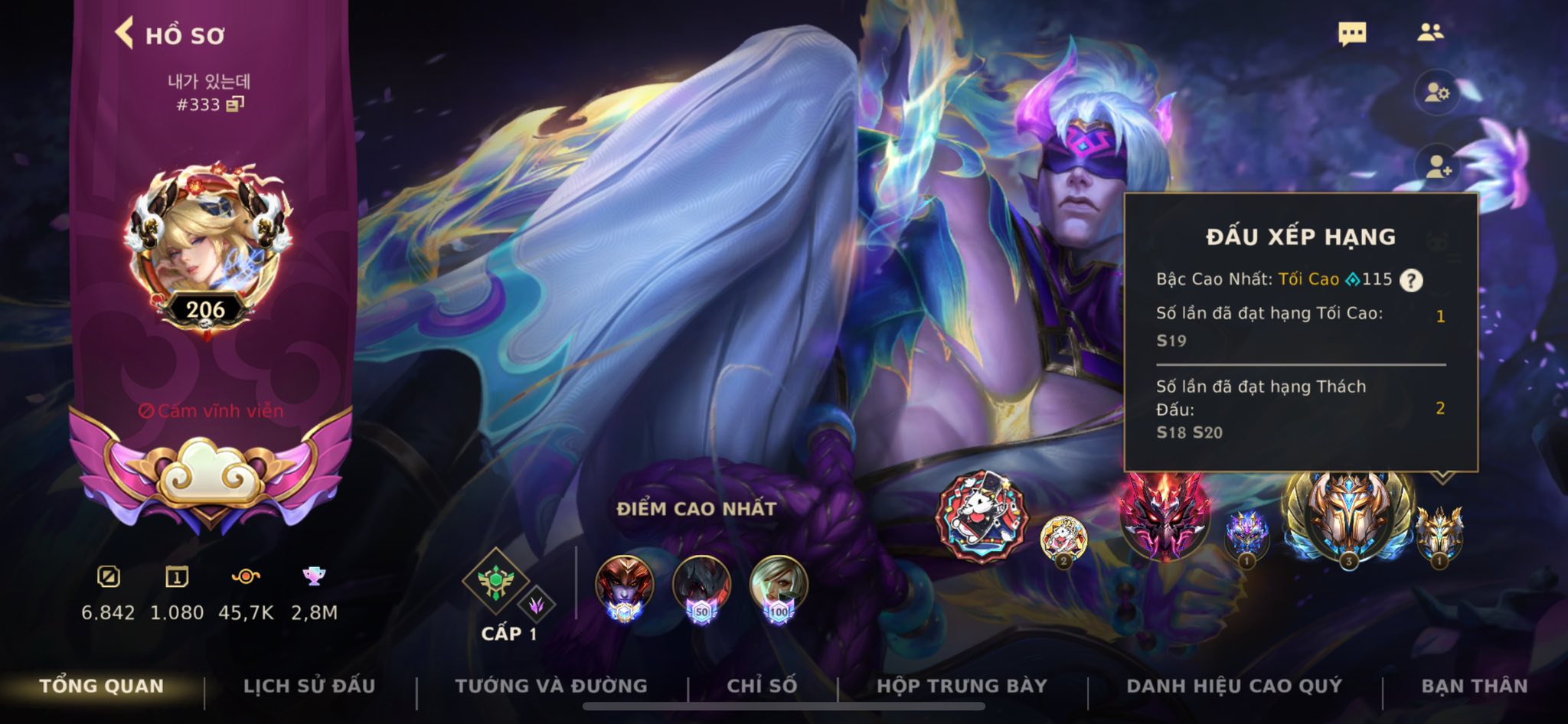Viewport: 1568px width, 724px height.
Task: View the Hộp Trưng Bày tab
Action: pyautogui.click(x=962, y=686)
